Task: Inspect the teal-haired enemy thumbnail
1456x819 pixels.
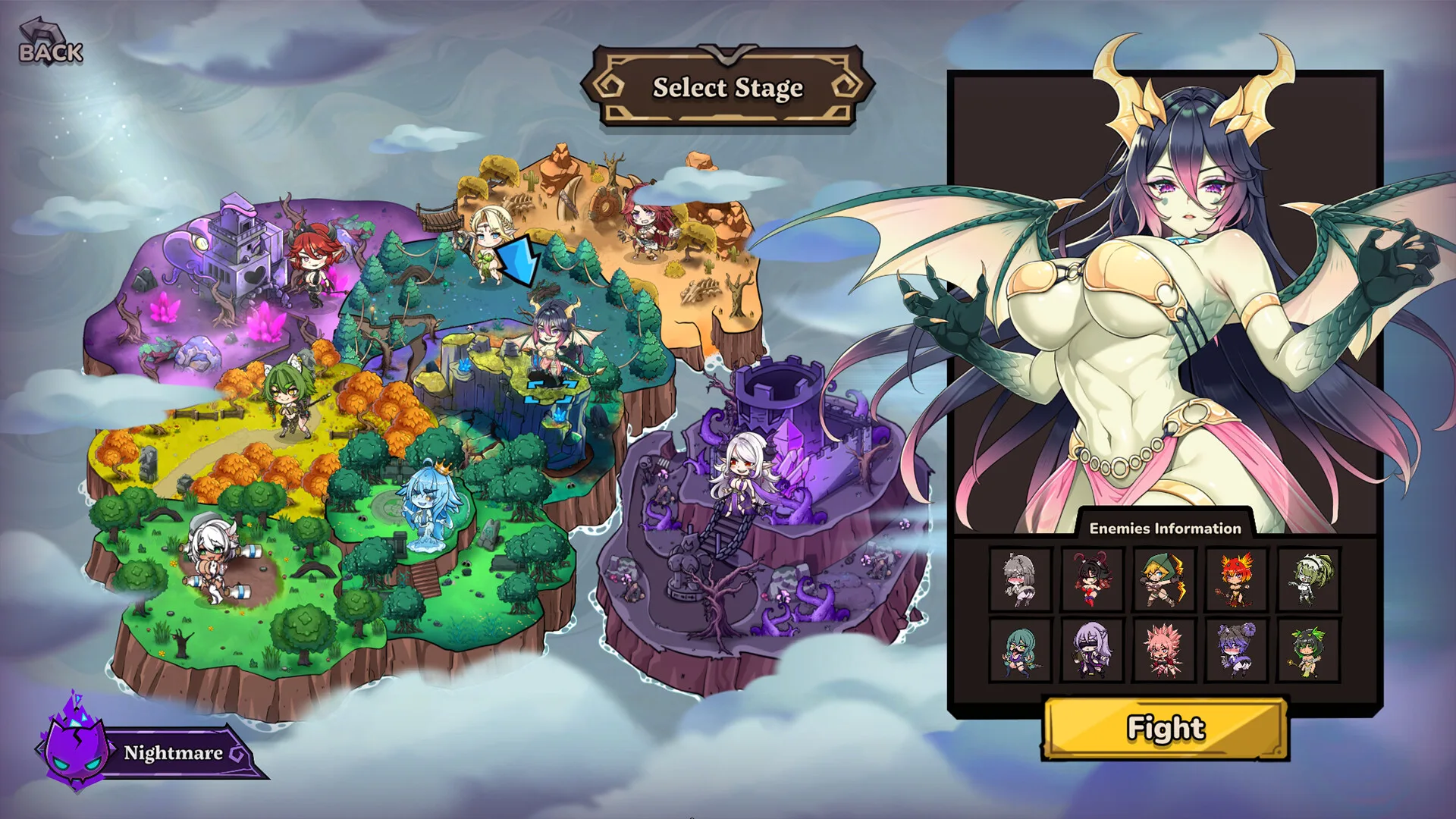Action: (x=1020, y=651)
